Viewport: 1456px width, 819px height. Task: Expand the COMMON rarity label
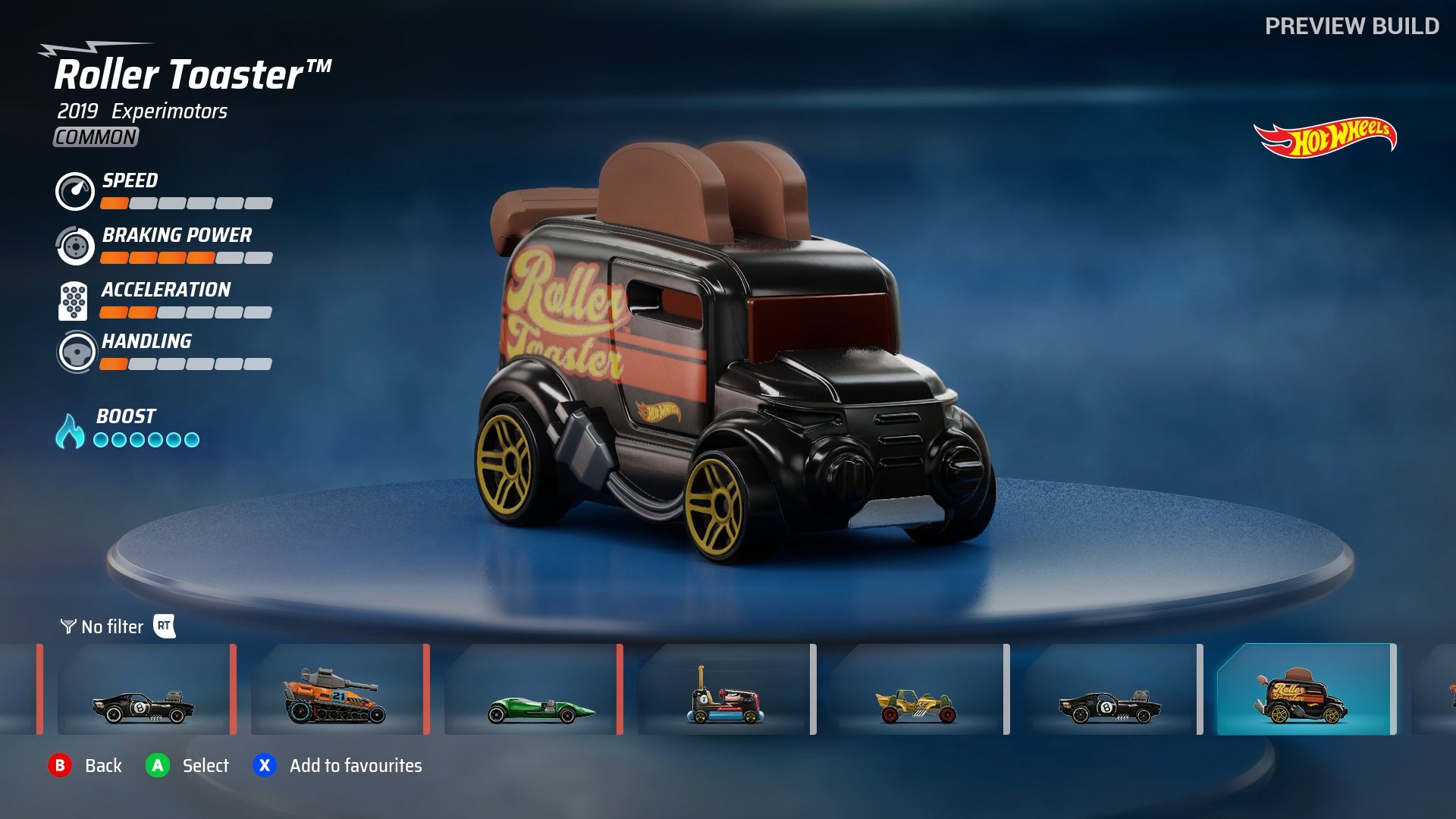95,138
